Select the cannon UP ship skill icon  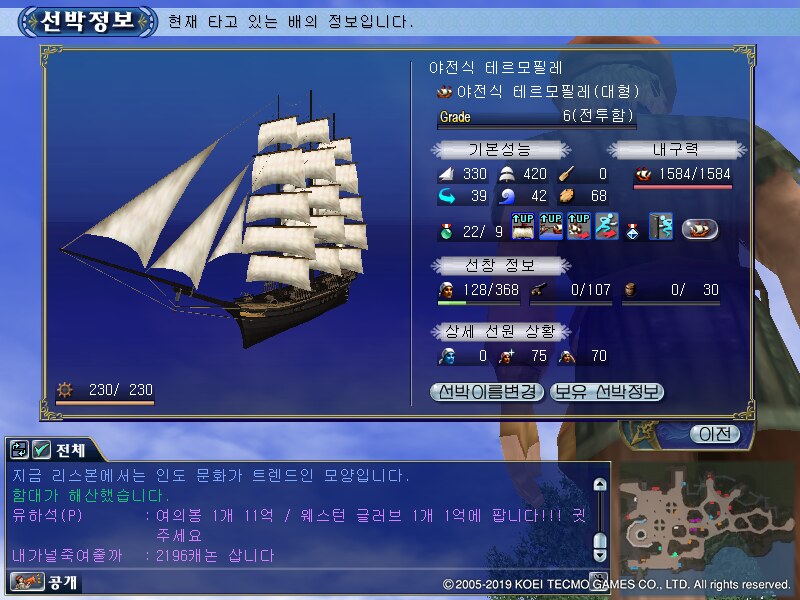coord(552,228)
